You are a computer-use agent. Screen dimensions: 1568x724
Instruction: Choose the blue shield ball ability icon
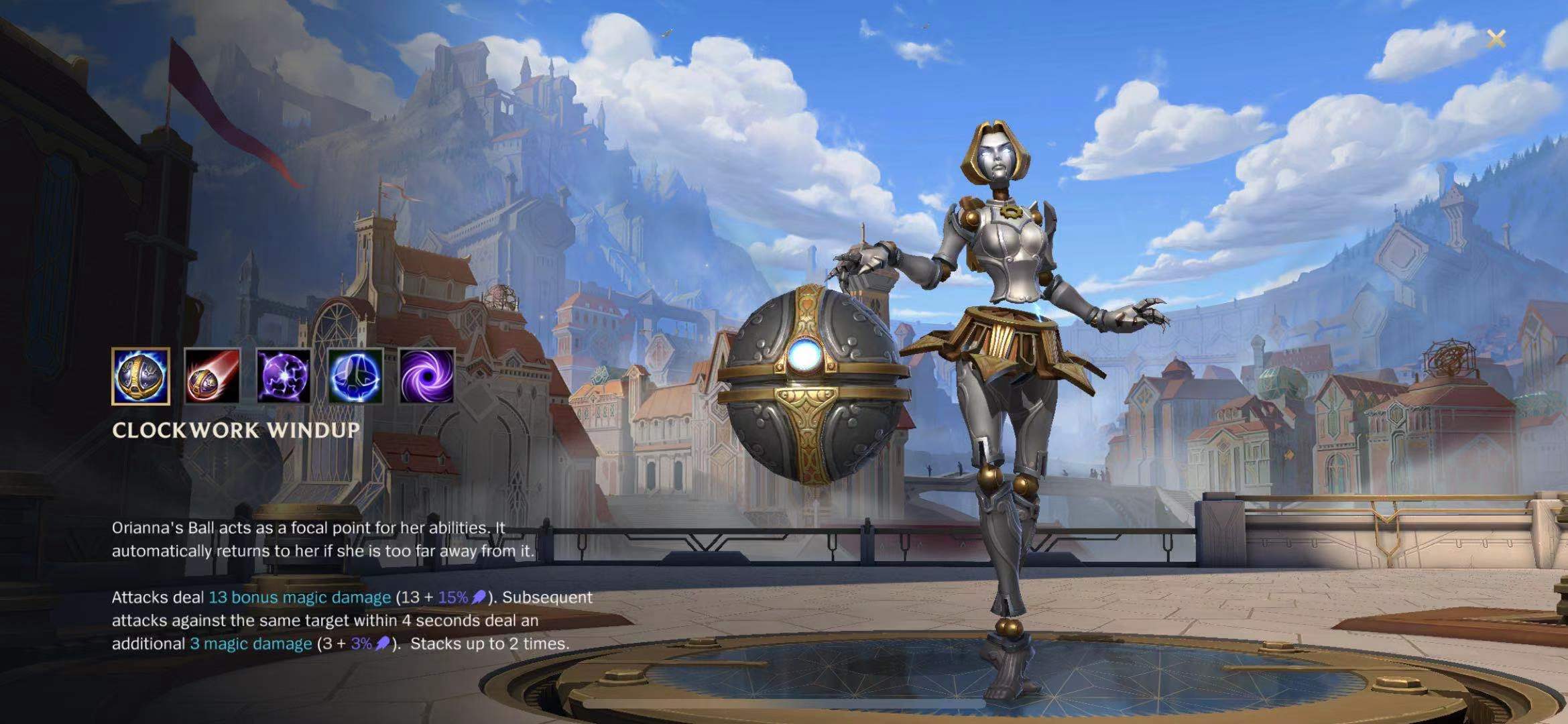click(x=355, y=376)
